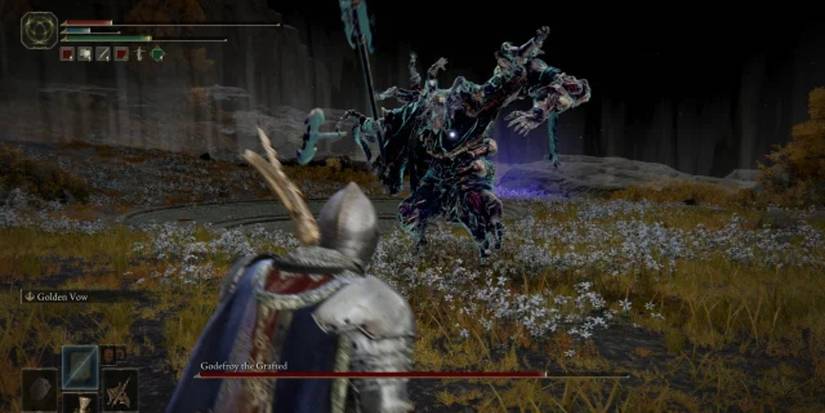Click the Golden Vow skill label
The image size is (825, 413).
pos(60,296)
